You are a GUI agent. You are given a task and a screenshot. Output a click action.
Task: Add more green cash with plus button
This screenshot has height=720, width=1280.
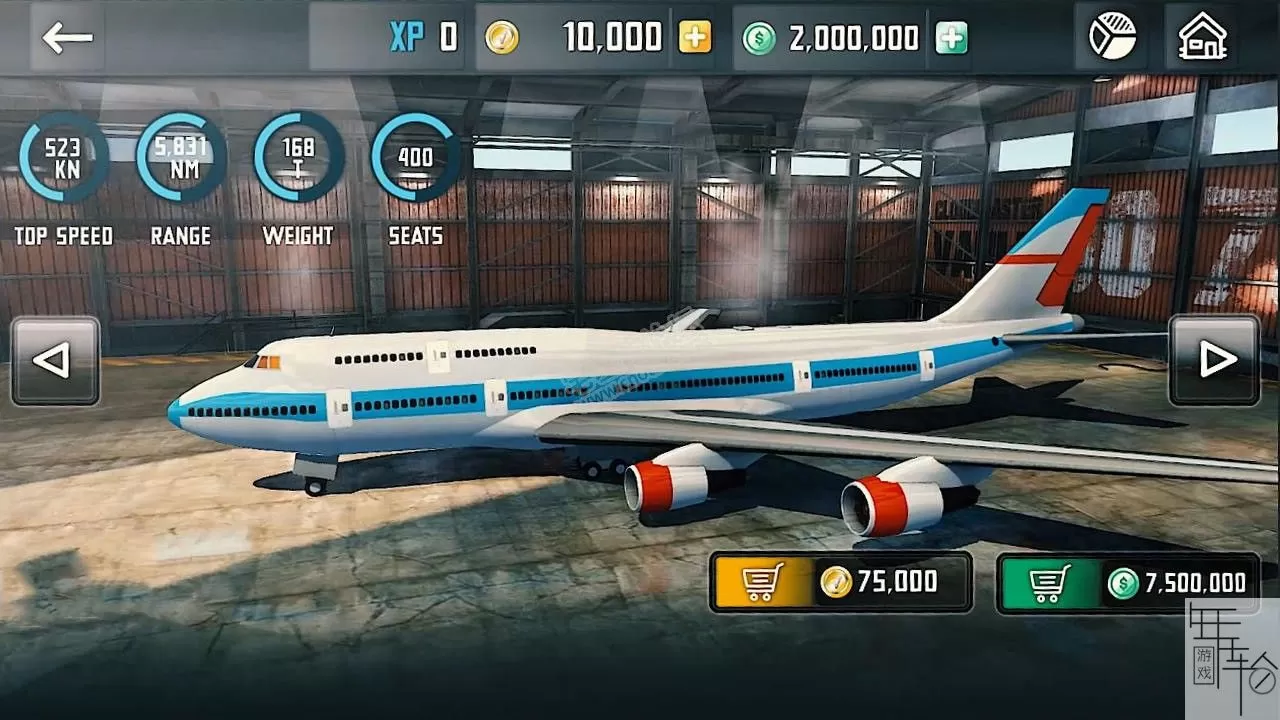[951, 38]
